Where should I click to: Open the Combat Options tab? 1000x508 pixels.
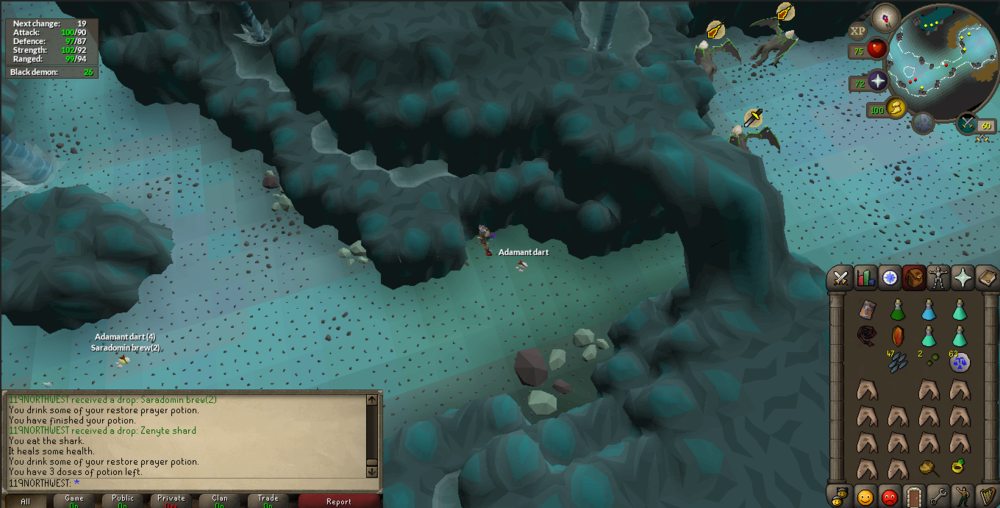click(x=841, y=278)
